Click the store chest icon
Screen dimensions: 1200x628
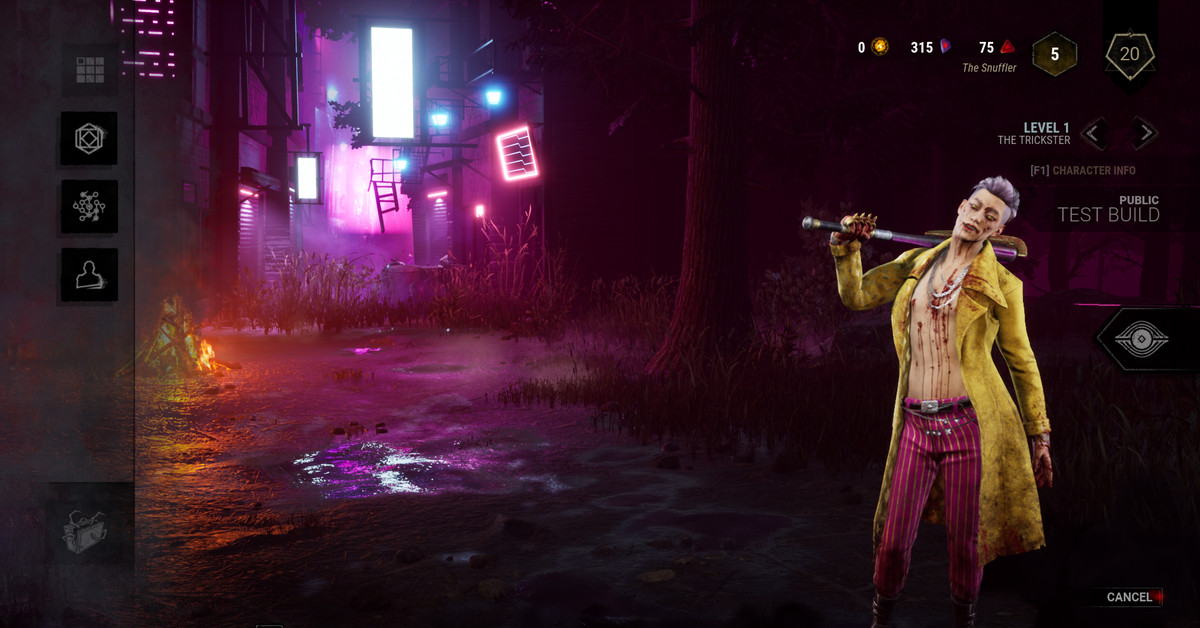coord(90,531)
